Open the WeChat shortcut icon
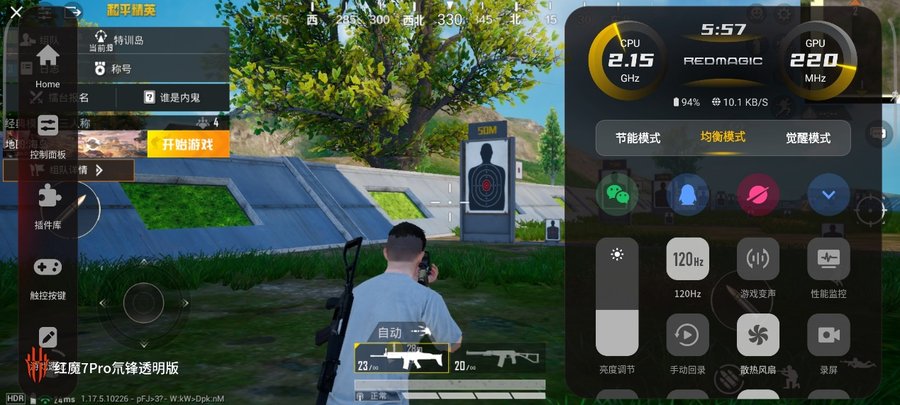Viewport: 900px width, 405px height. 617,195
